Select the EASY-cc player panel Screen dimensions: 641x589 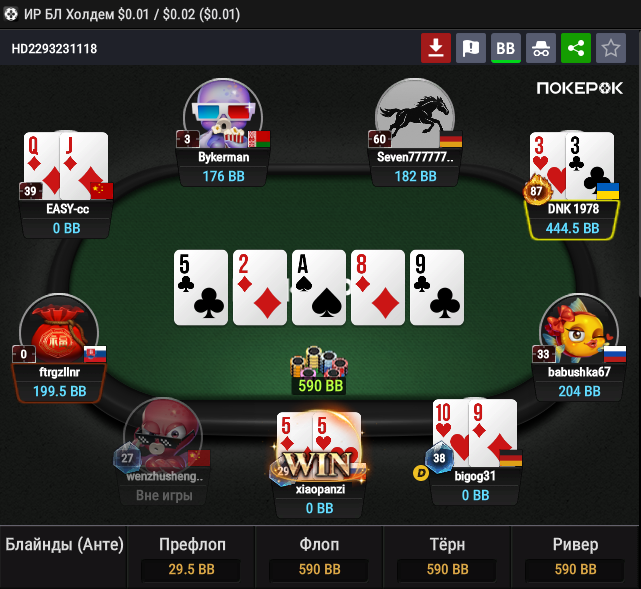point(66,218)
